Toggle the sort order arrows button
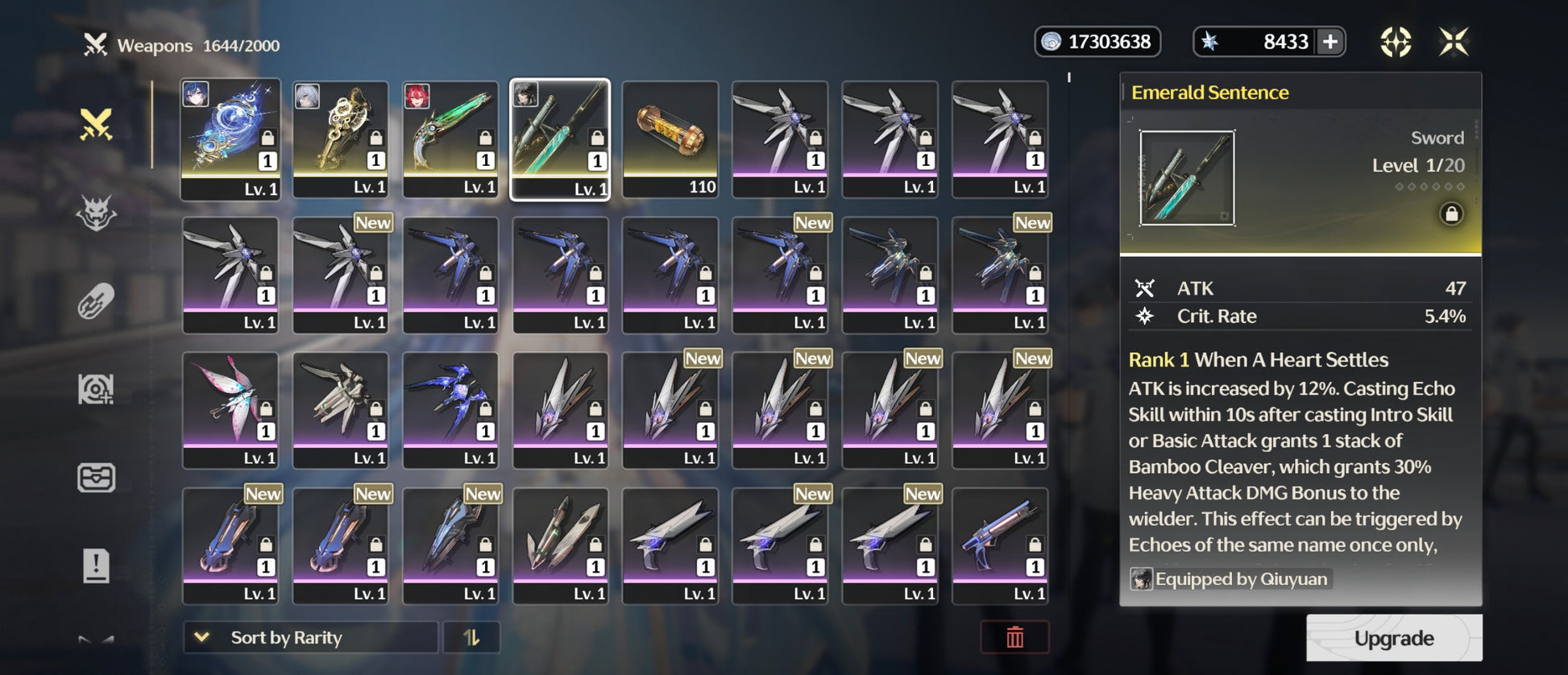This screenshot has height=675, width=1568. (471, 637)
